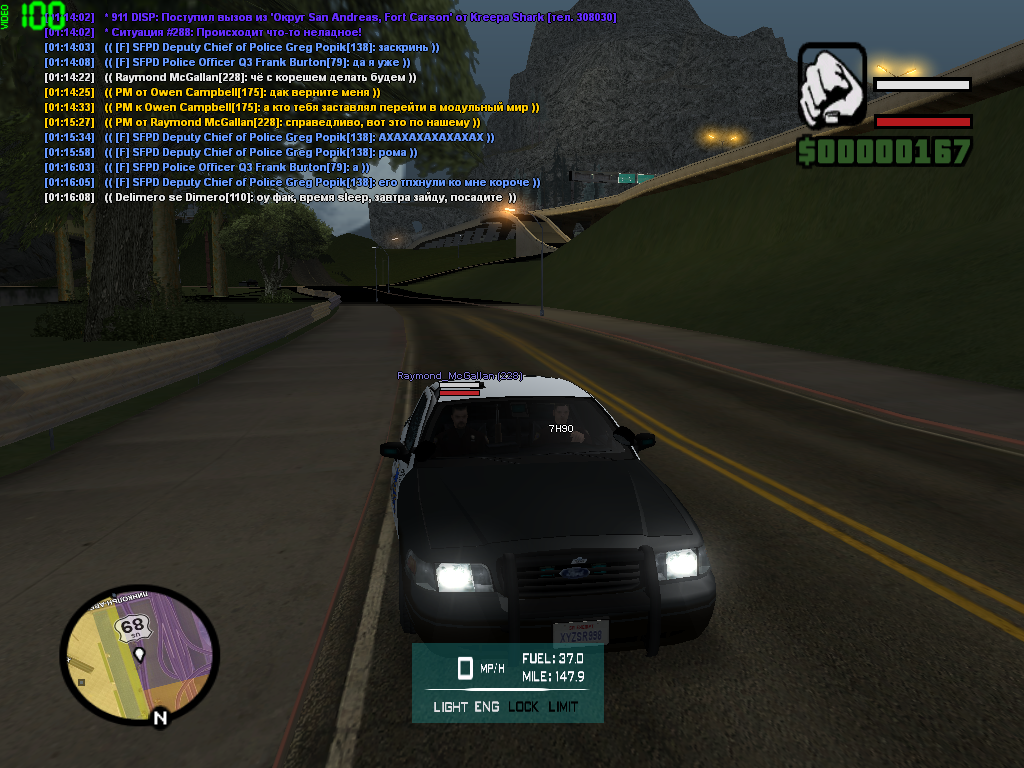Image resolution: width=1024 pixels, height=768 pixels.
Task: Toggle the LIMIT speed limiter indicator
Action: (x=563, y=707)
